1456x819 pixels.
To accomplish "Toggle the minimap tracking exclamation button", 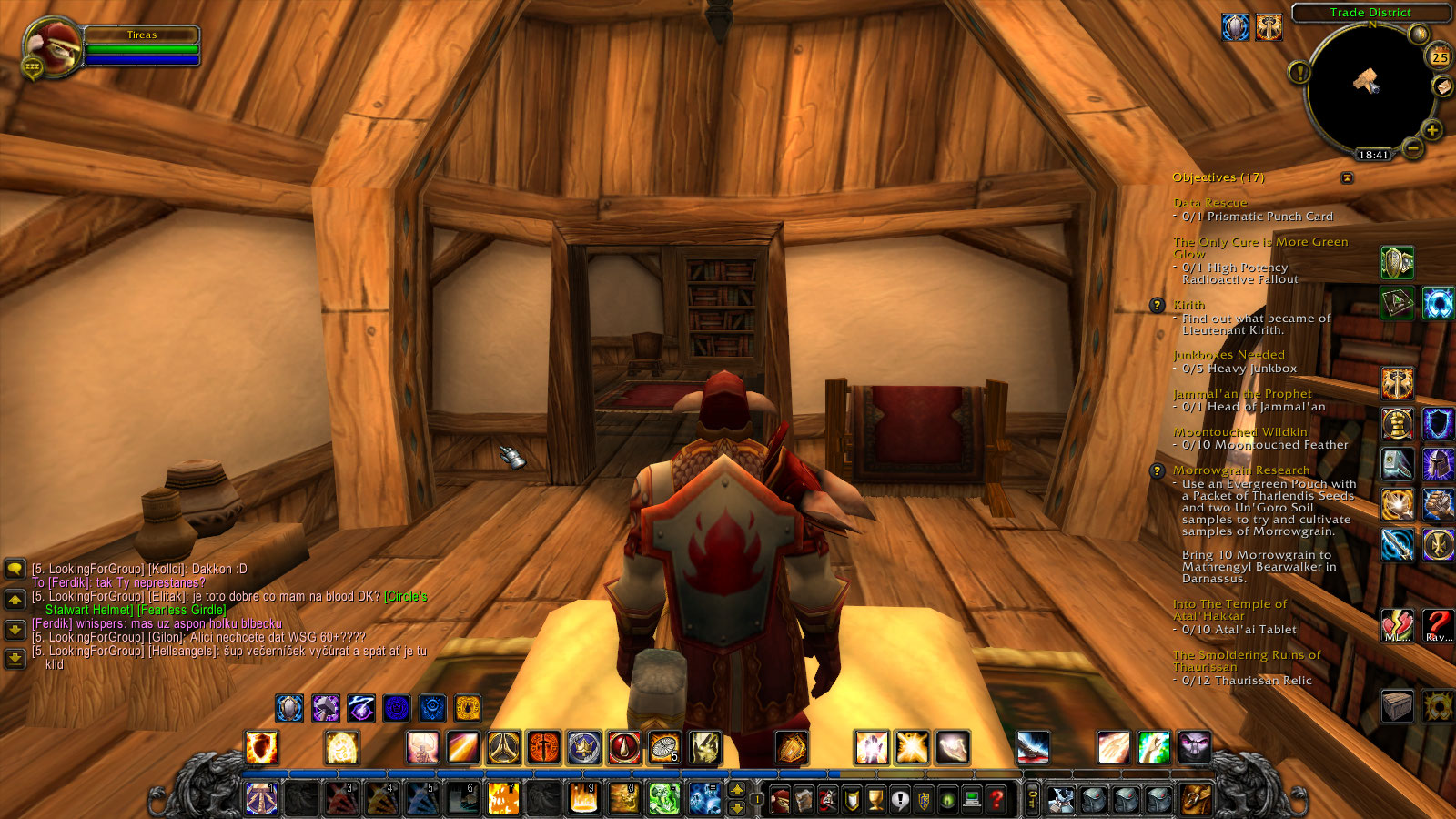I will click(1299, 72).
